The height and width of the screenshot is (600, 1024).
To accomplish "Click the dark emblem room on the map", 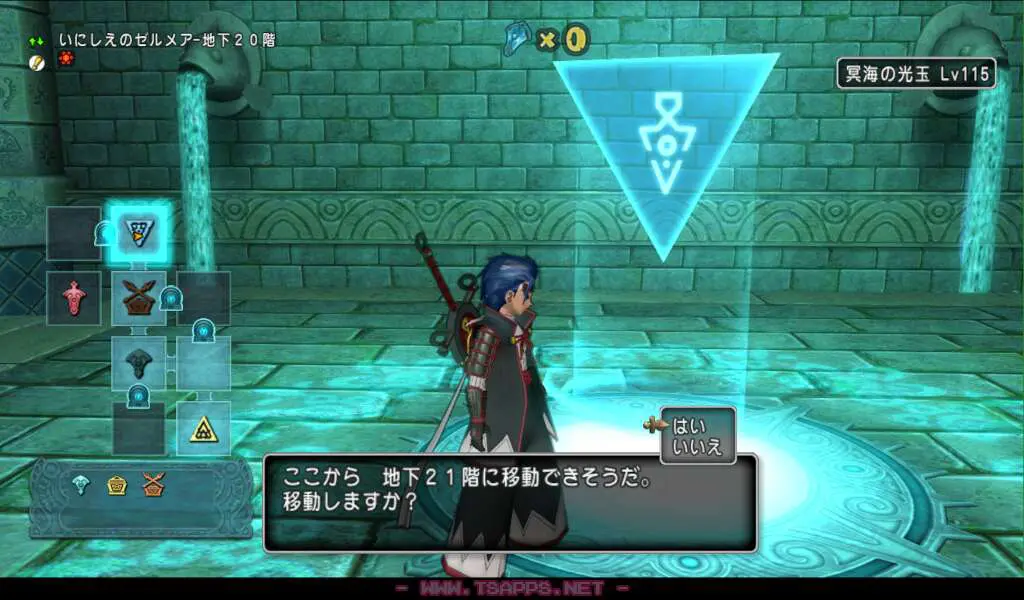I will pos(138,361).
